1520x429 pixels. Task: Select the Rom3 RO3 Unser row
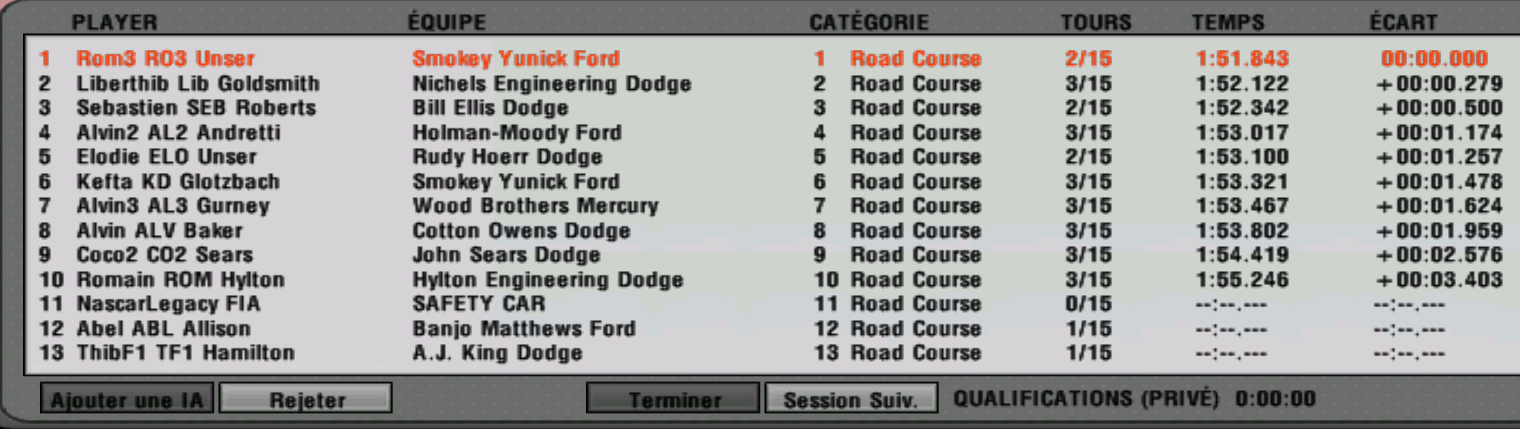coord(165,59)
